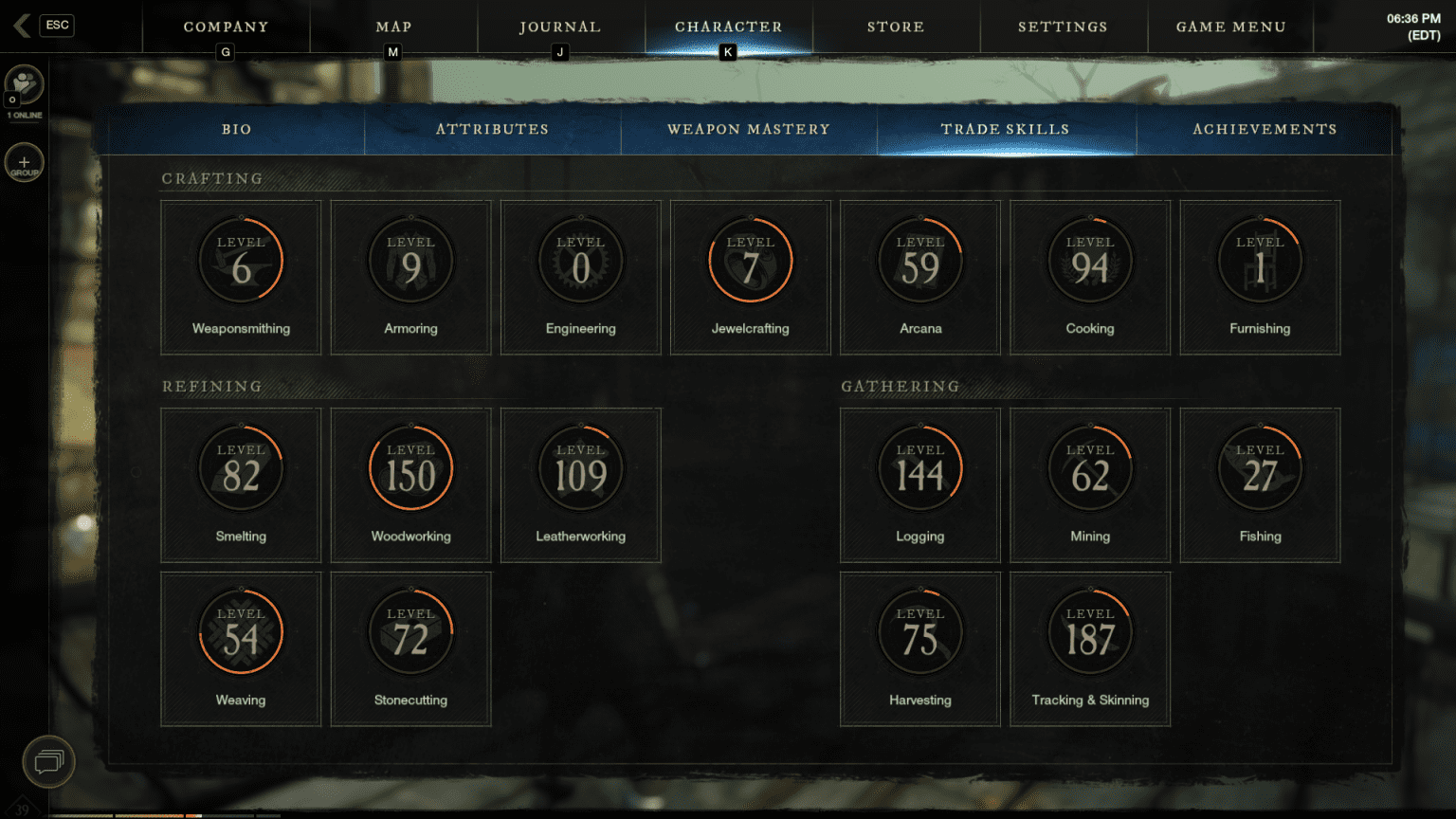
Task: Click the Arcana skill emblem
Action: point(919,259)
